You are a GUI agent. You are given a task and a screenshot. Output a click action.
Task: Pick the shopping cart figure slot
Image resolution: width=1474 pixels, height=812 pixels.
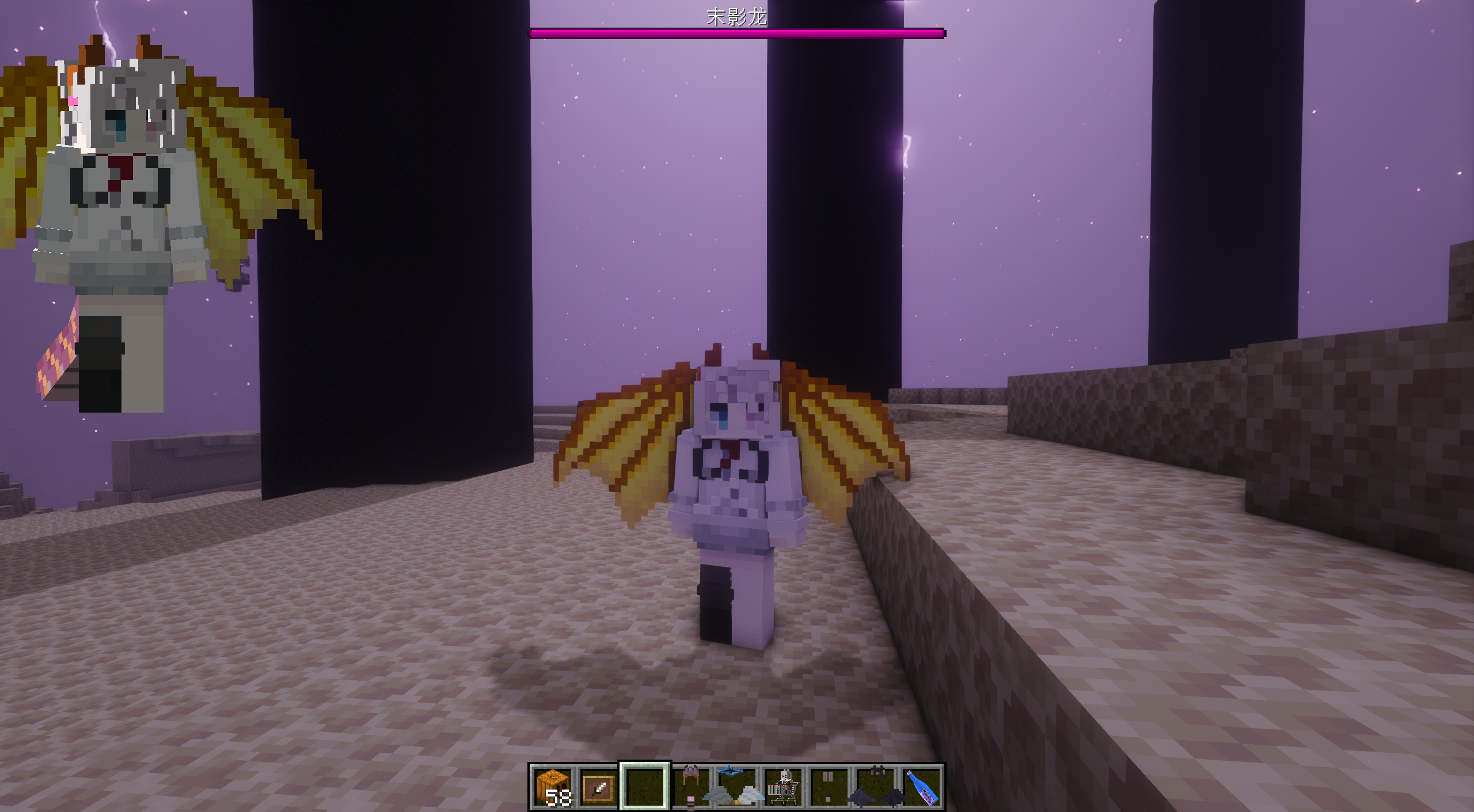tap(783, 787)
